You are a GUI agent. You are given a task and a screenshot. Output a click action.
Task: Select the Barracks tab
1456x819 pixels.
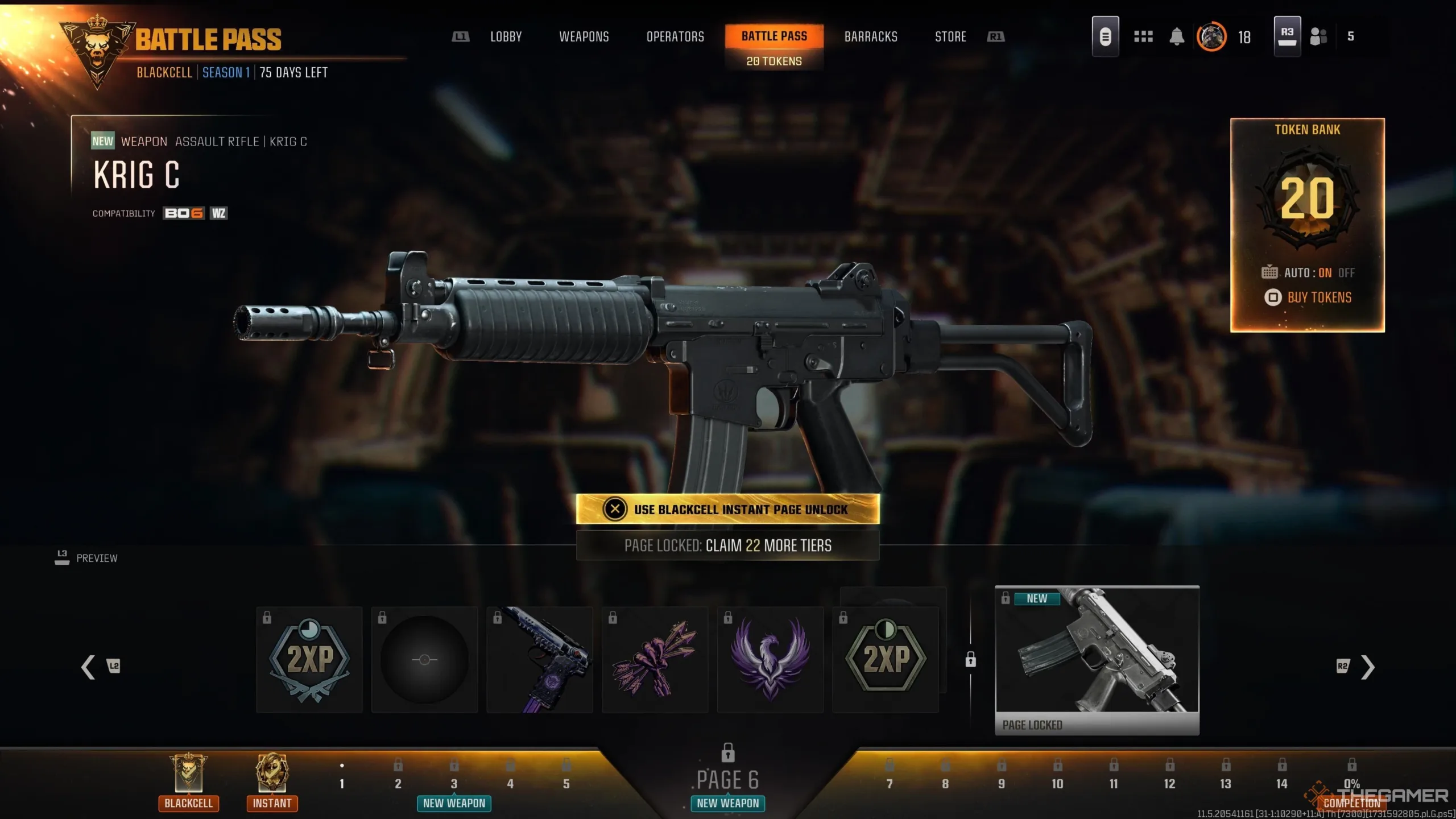[x=871, y=37]
